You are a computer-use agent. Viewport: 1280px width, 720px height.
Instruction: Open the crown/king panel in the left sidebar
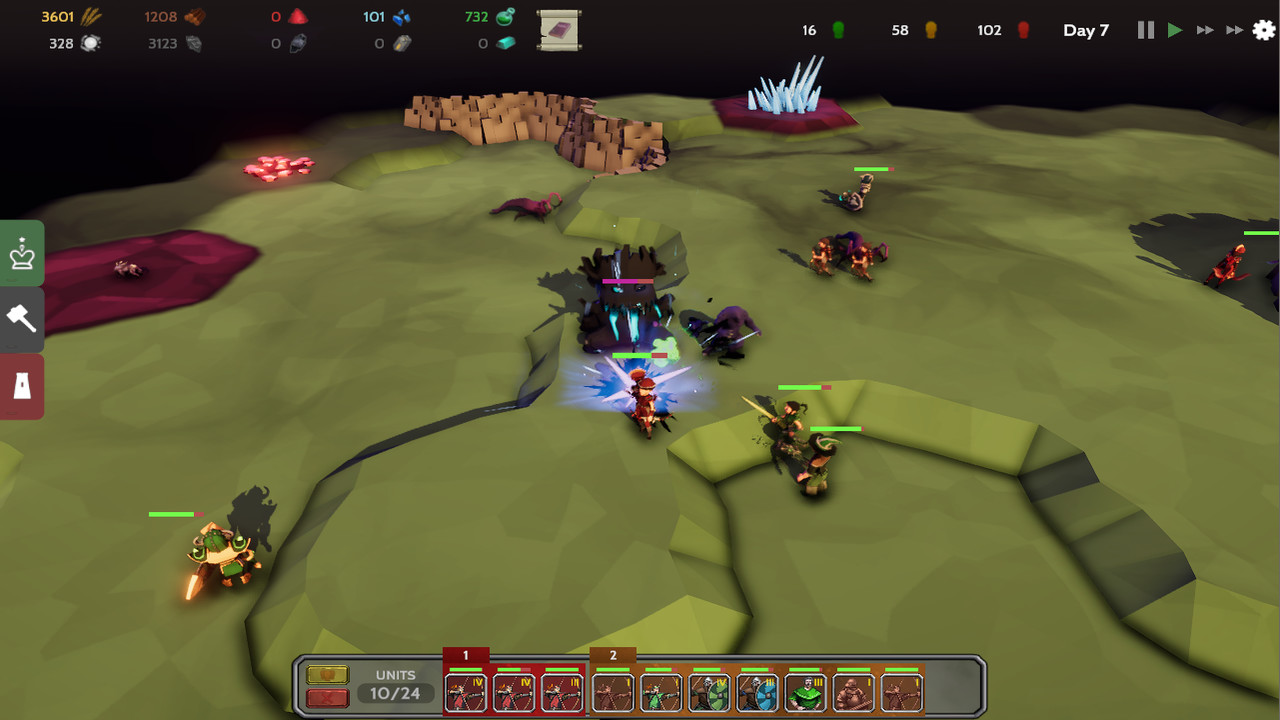(x=21, y=252)
